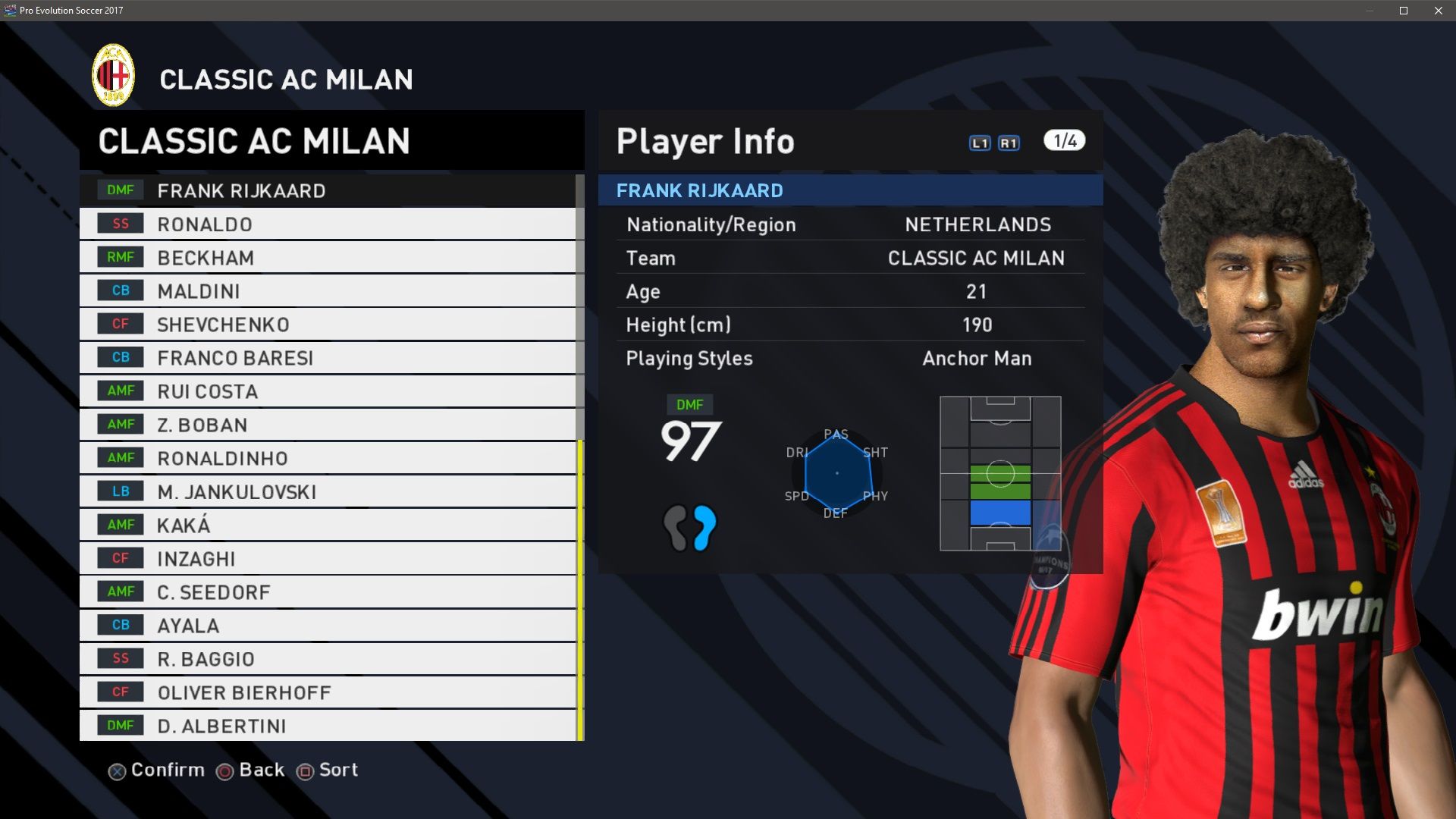Screen dimensions: 1456x819
Task: Pick Maldini from the roster
Action: tap(328, 291)
